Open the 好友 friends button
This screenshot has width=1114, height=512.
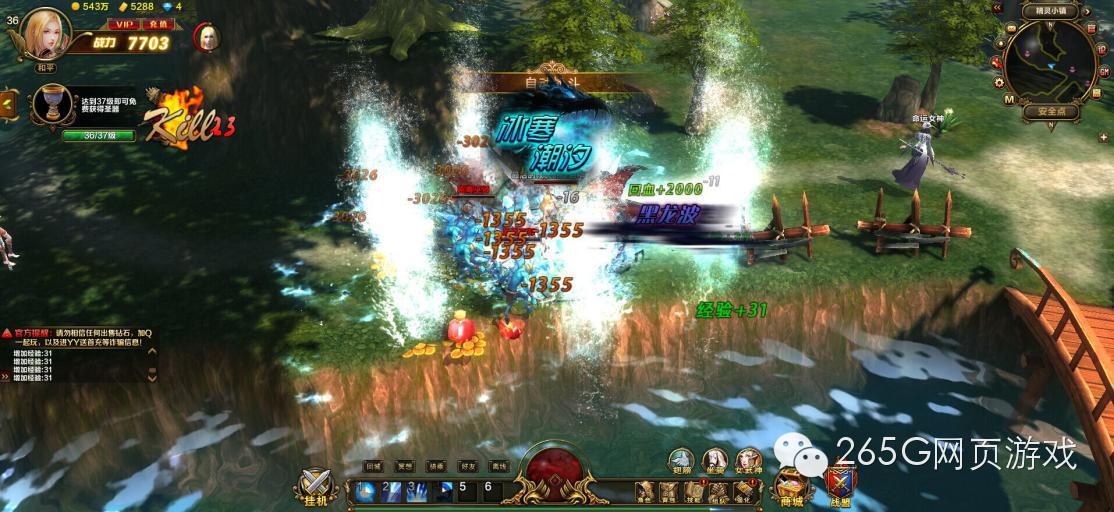point(467,466)
